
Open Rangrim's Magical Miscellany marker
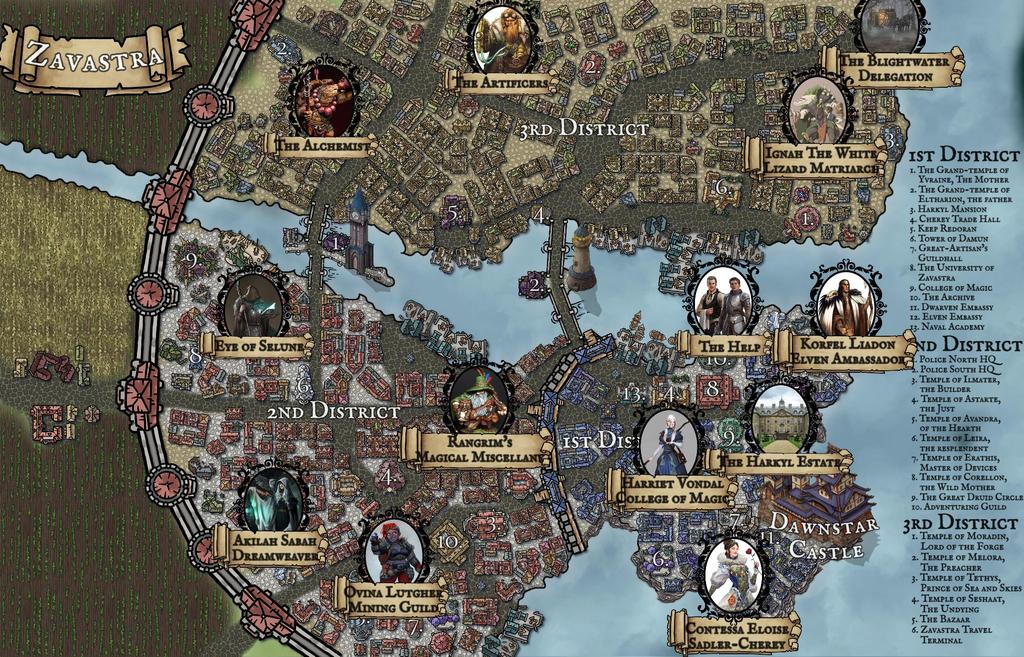pyautogui.click(x=479, y=400)
